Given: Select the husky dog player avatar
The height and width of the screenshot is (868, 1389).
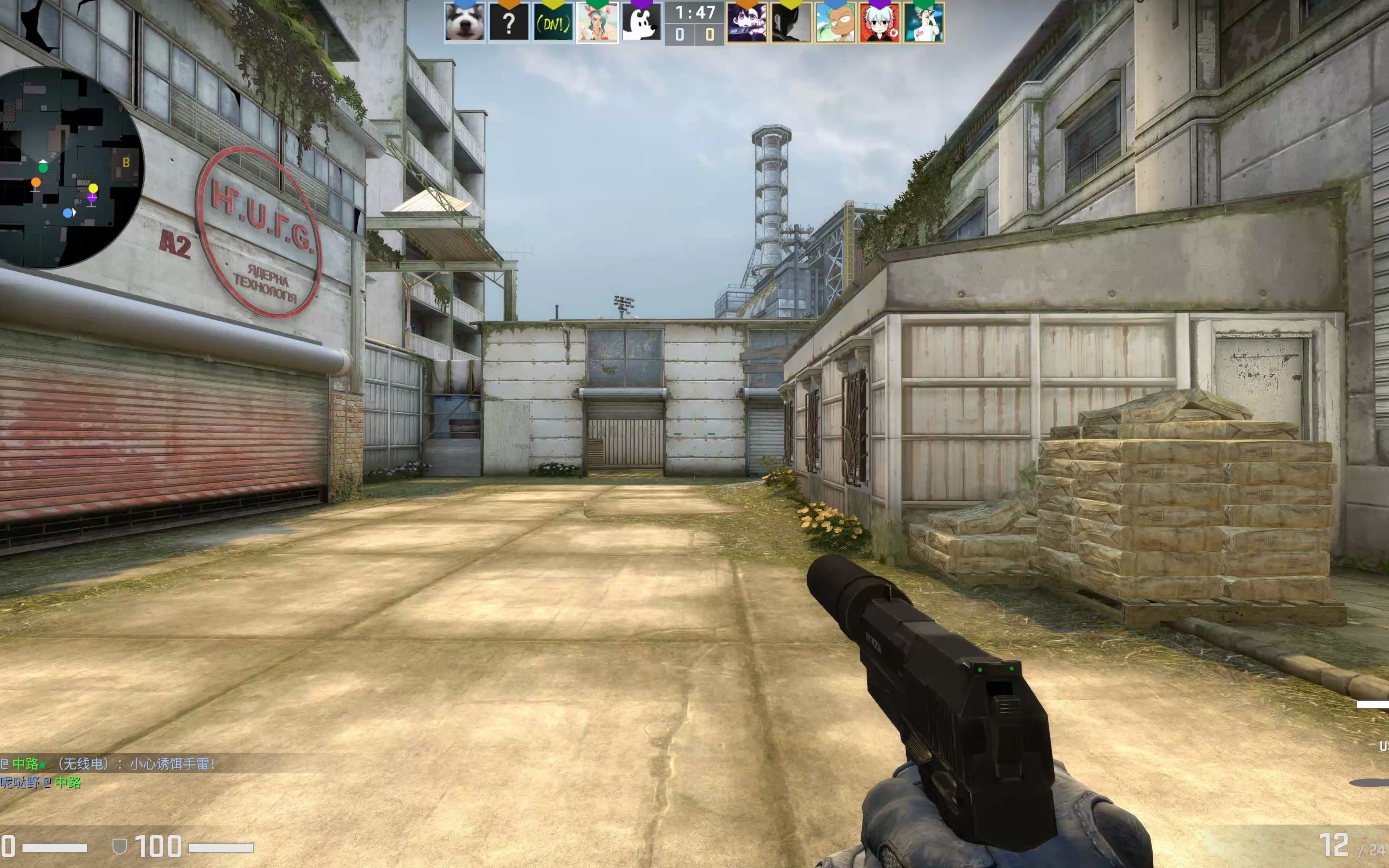Looking at the screenshot, I should [x=464, y=23].
